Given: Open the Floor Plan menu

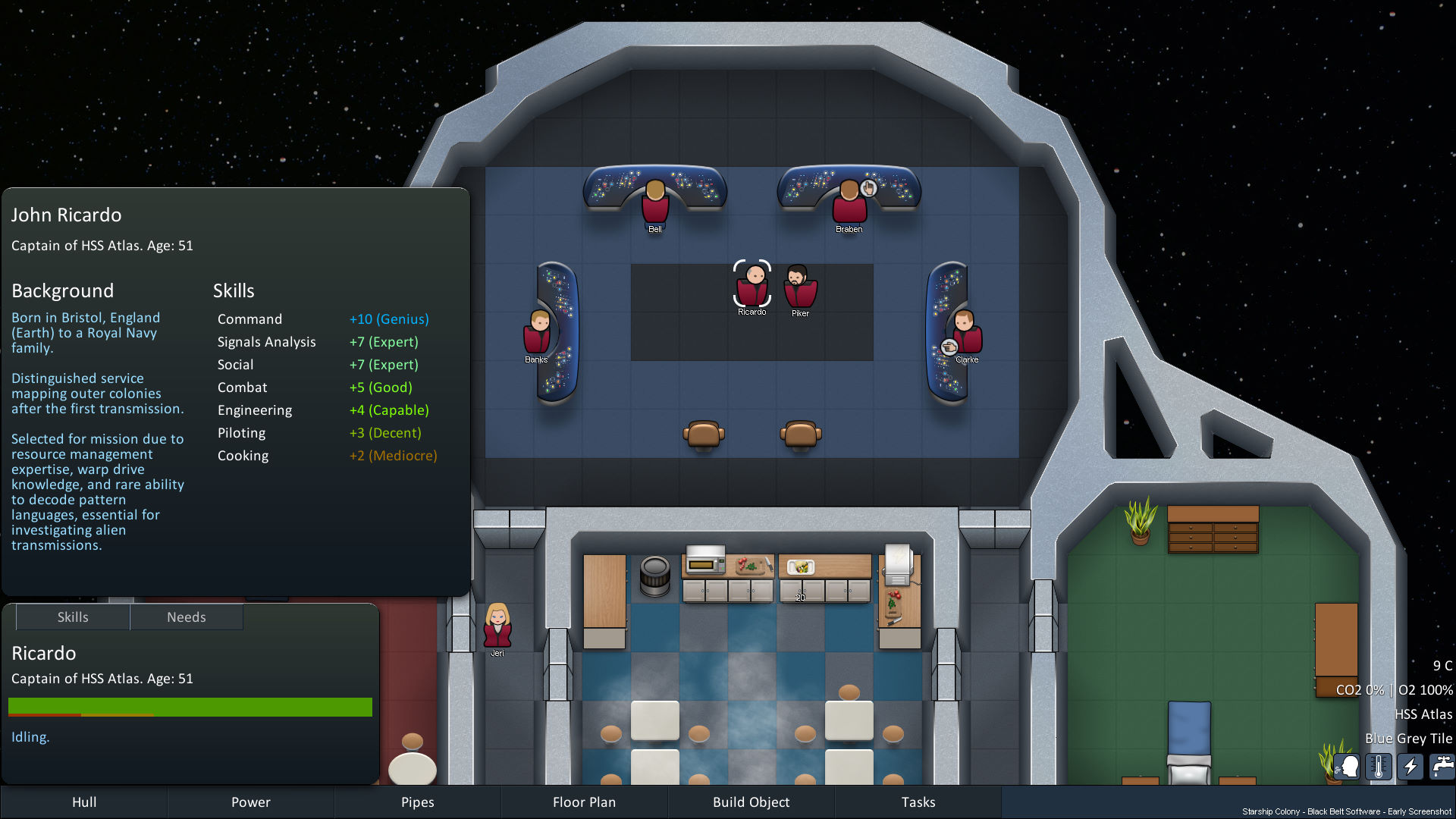Looking at the screenshot, I should 584,802.
